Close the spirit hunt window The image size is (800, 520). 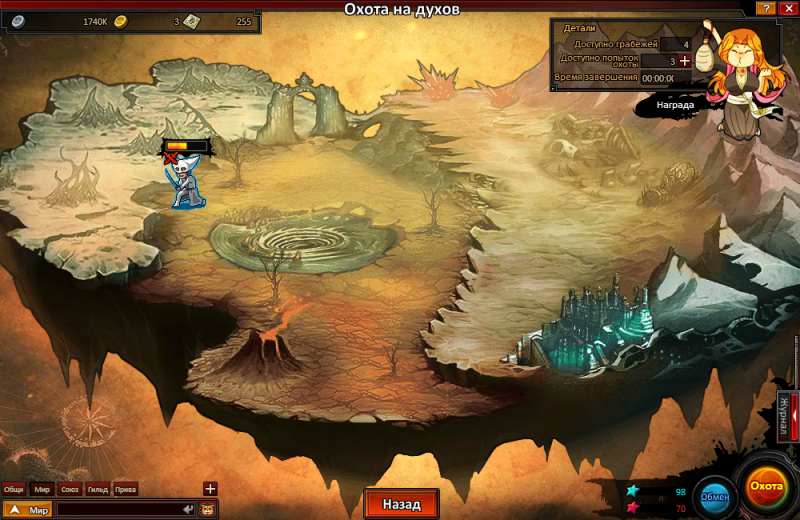787,8
